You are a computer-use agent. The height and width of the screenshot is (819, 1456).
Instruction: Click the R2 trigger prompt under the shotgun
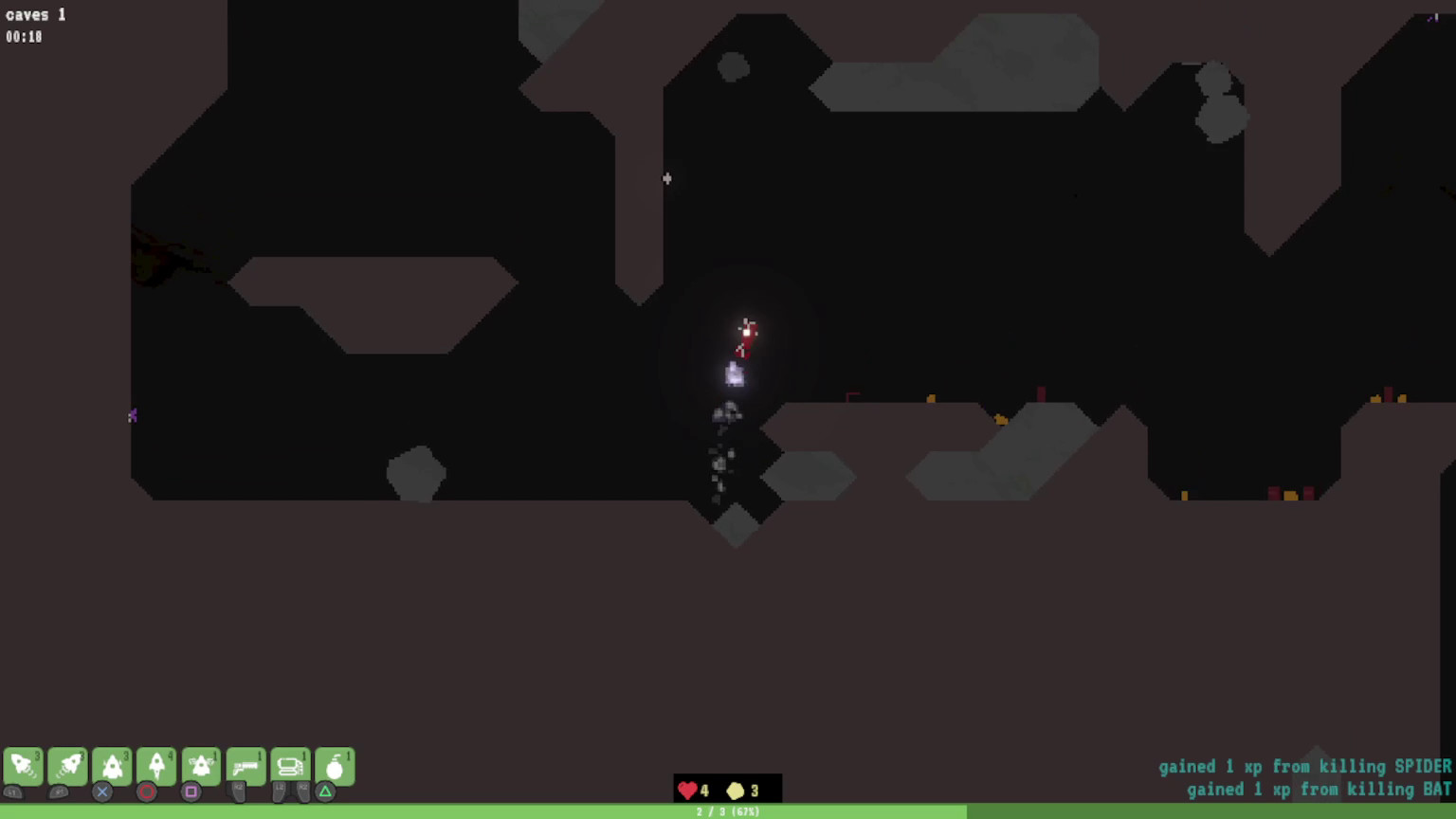(237, 794)
